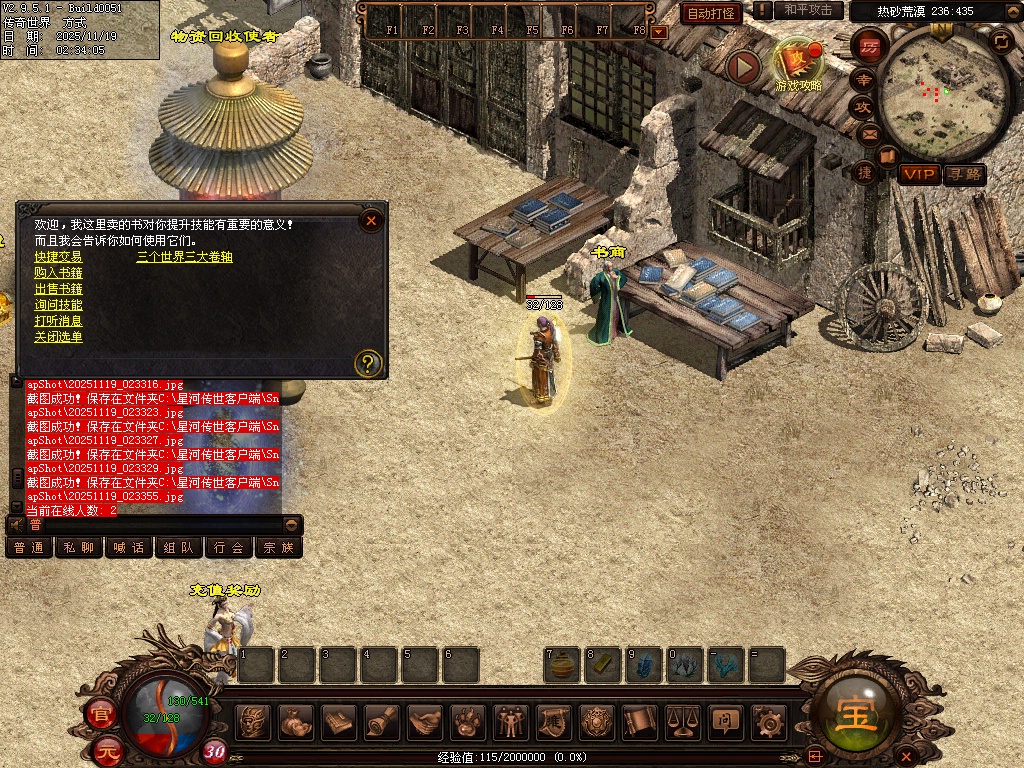
Task: Click the question mark help button
Action: [x=369, y=363]
